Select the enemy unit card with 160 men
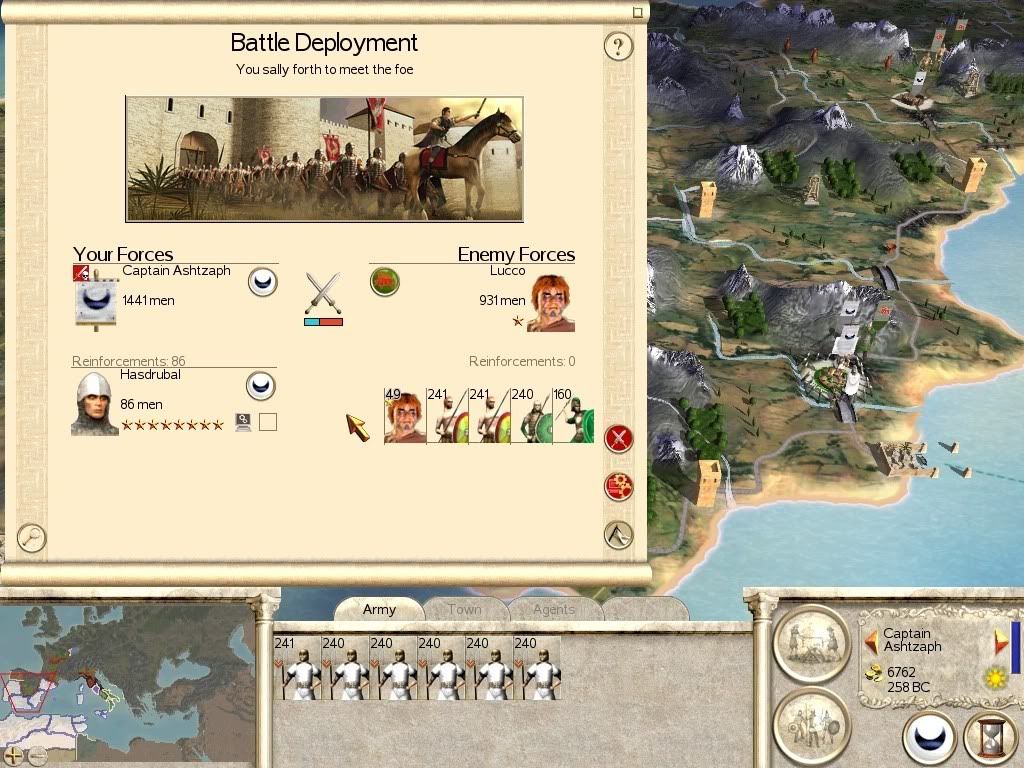The height and width of the screenshot is (768, 1024). coord(573,416)
